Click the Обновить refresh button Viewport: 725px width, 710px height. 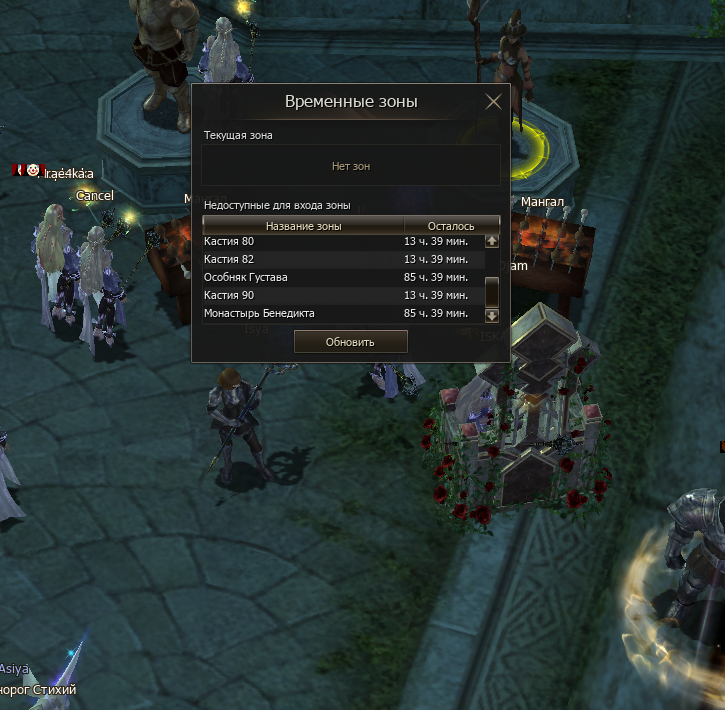coord(350,342)
